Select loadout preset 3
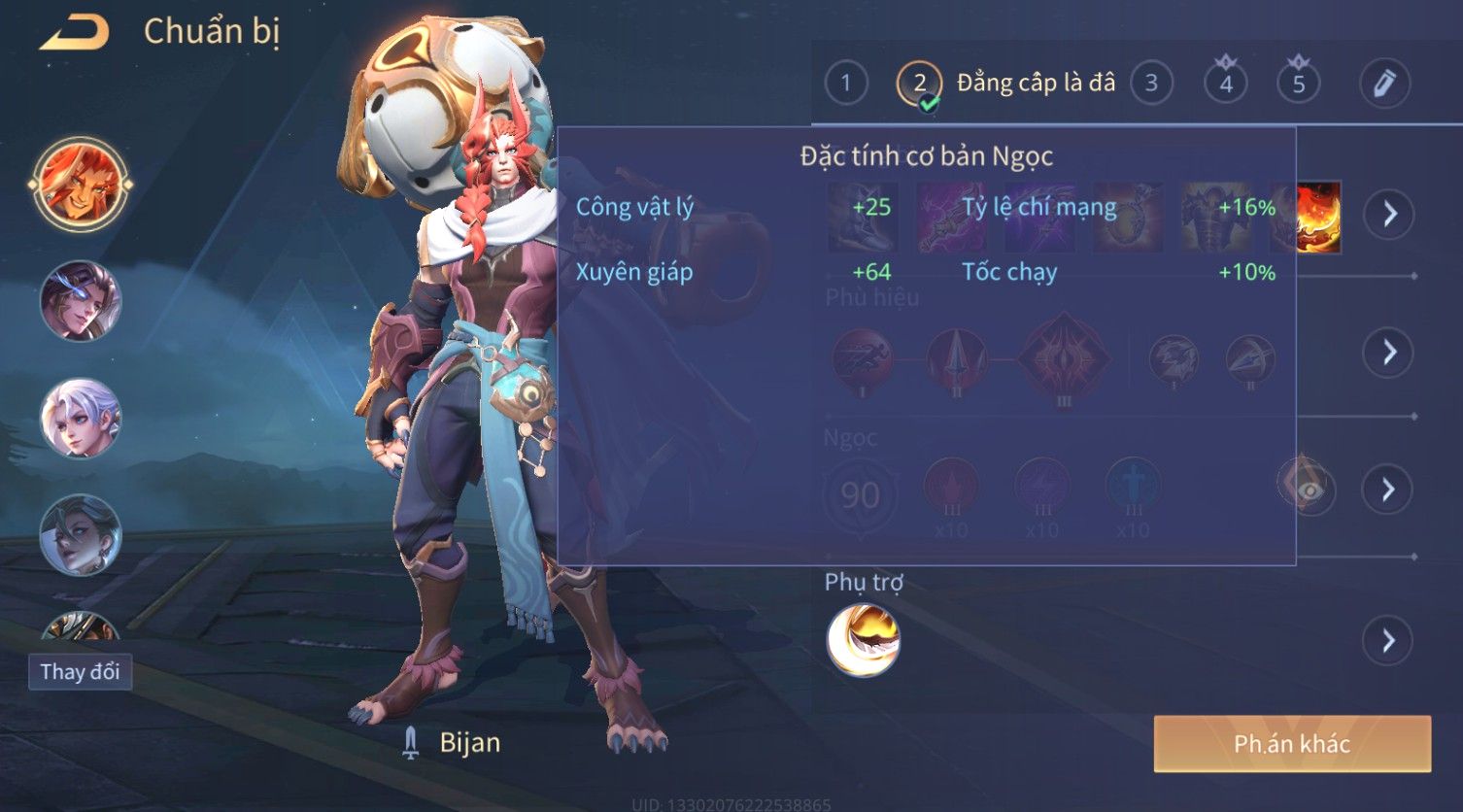Image resolution: width=1463 pixels, height=812 pixels. pyautogui.click(x=1151, y=84)
